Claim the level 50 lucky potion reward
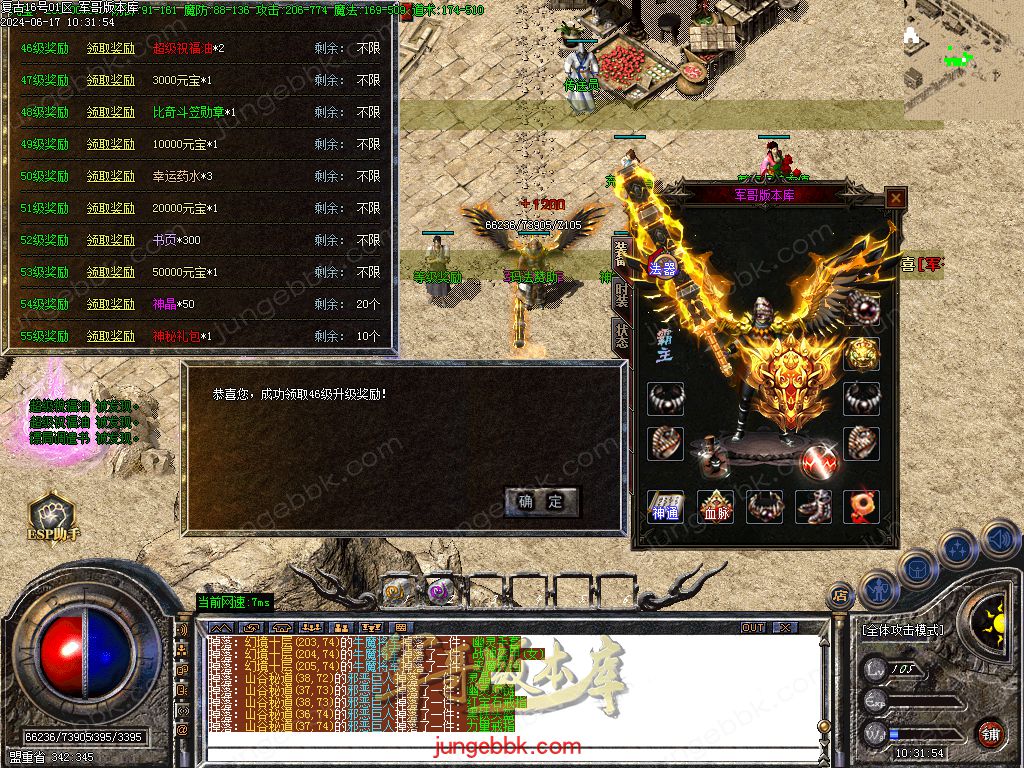The height and width of the screenshot is (768, 1024). pos(110,177)
